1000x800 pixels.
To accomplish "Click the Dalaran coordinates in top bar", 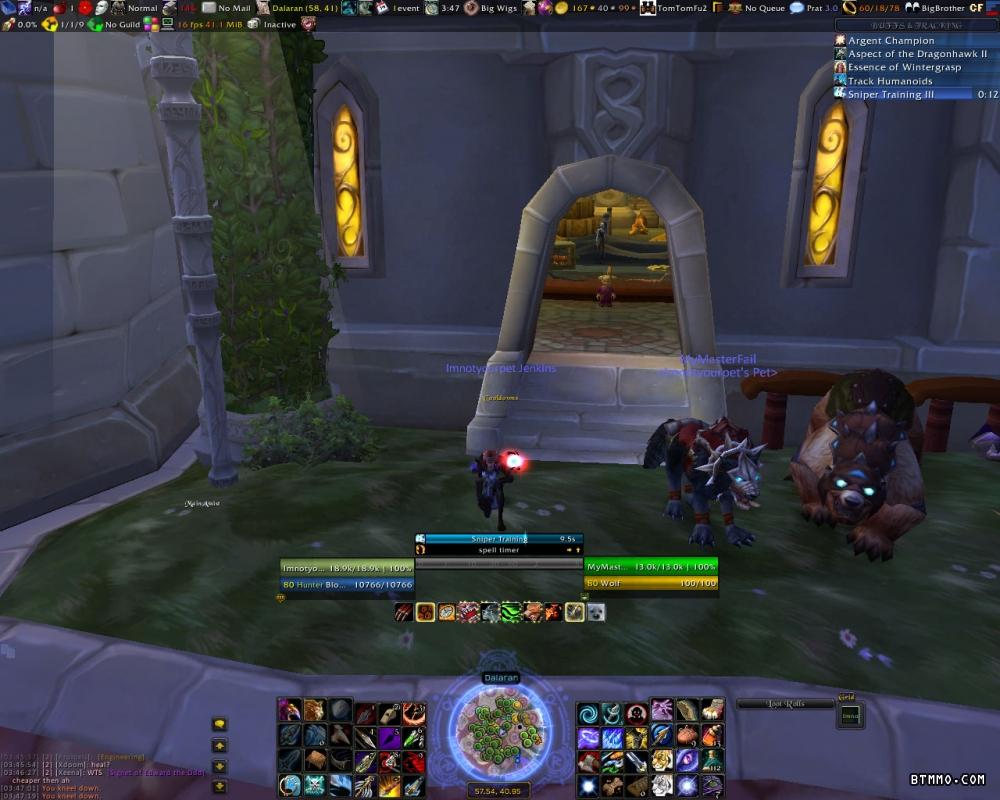I will point(304,8).
